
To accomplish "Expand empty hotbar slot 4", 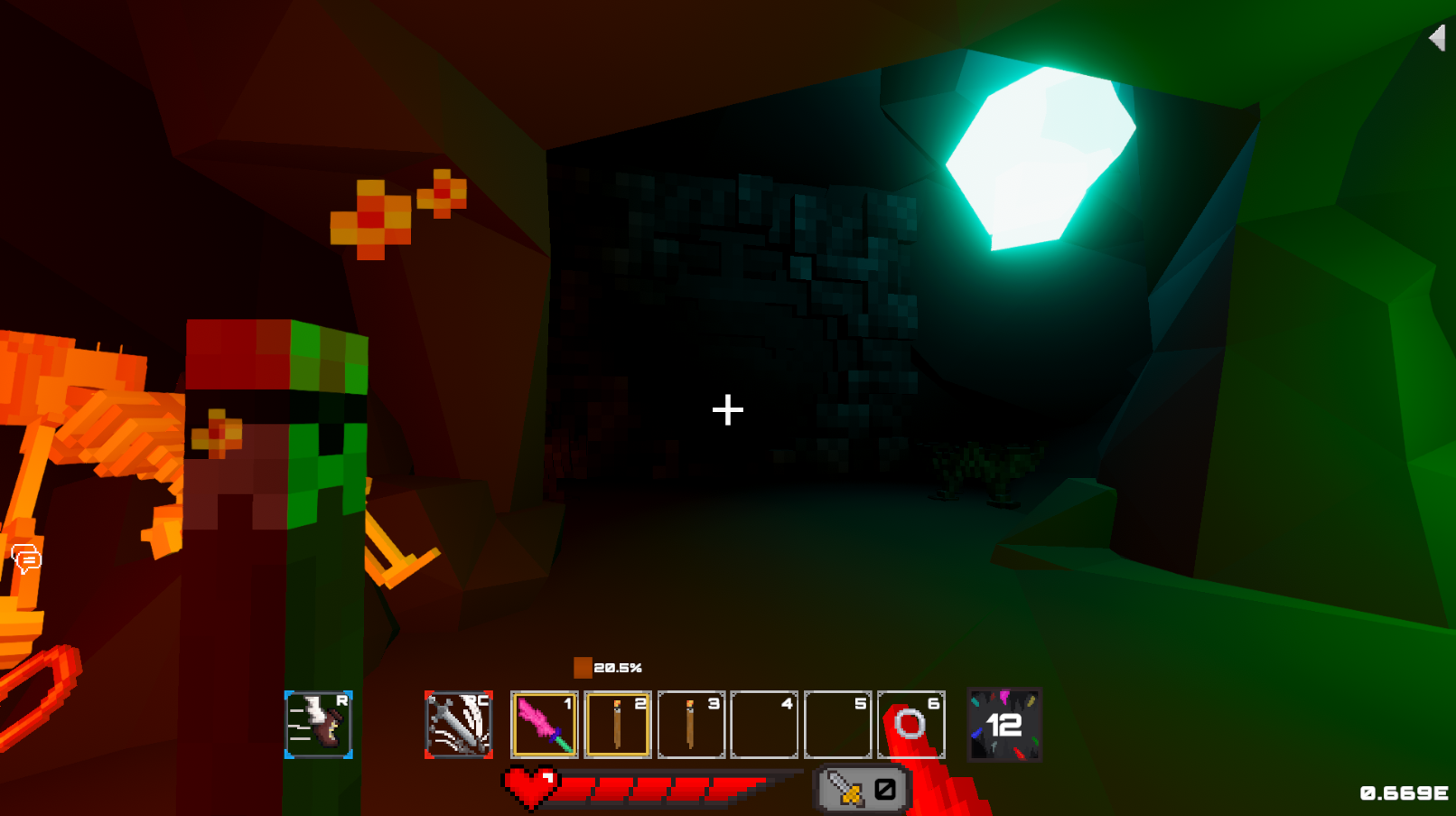I will tap(763, 722).
